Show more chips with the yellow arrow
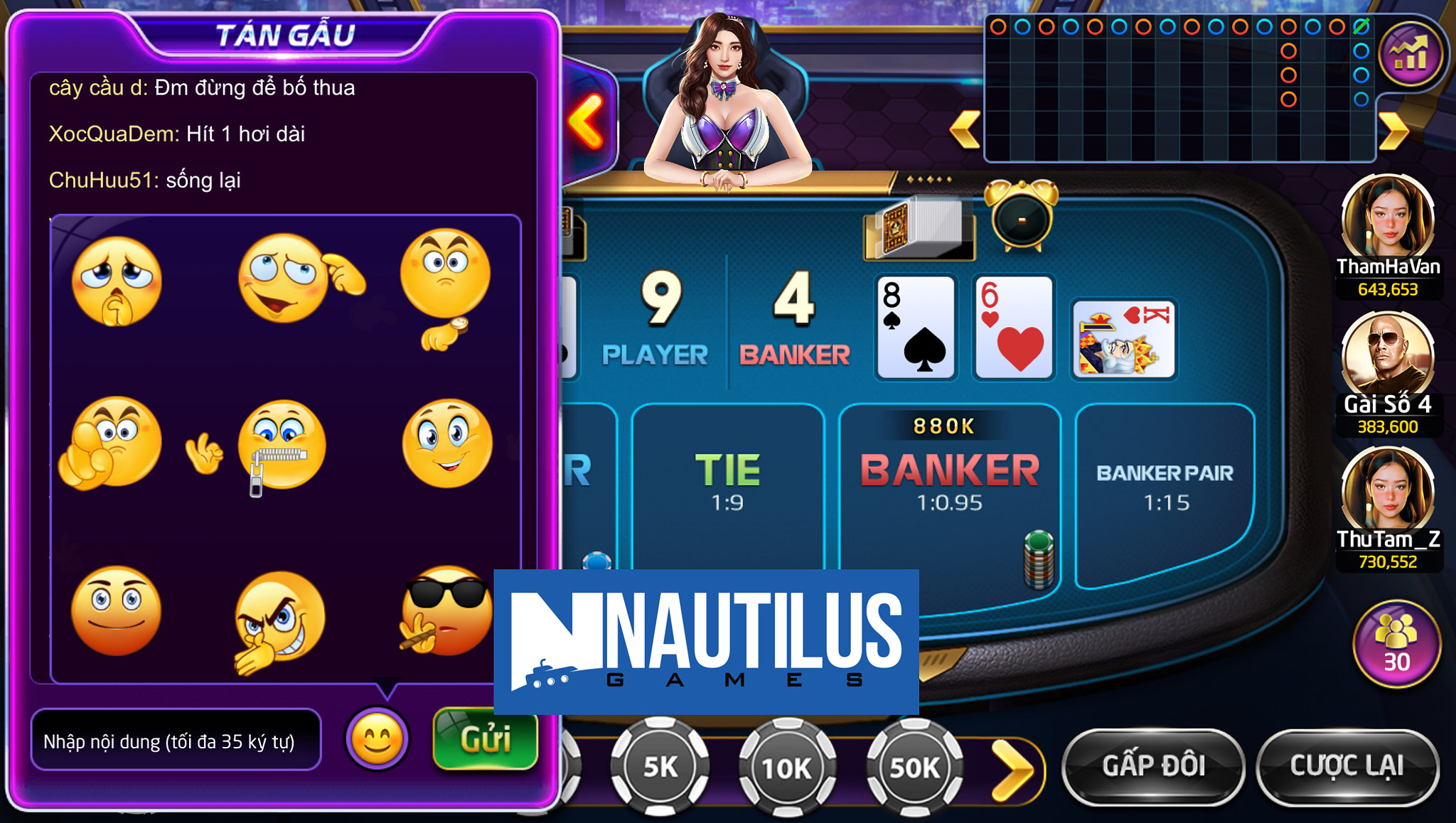The width and height of the screenshot is (1456, 823). [x=1013, y=769]
